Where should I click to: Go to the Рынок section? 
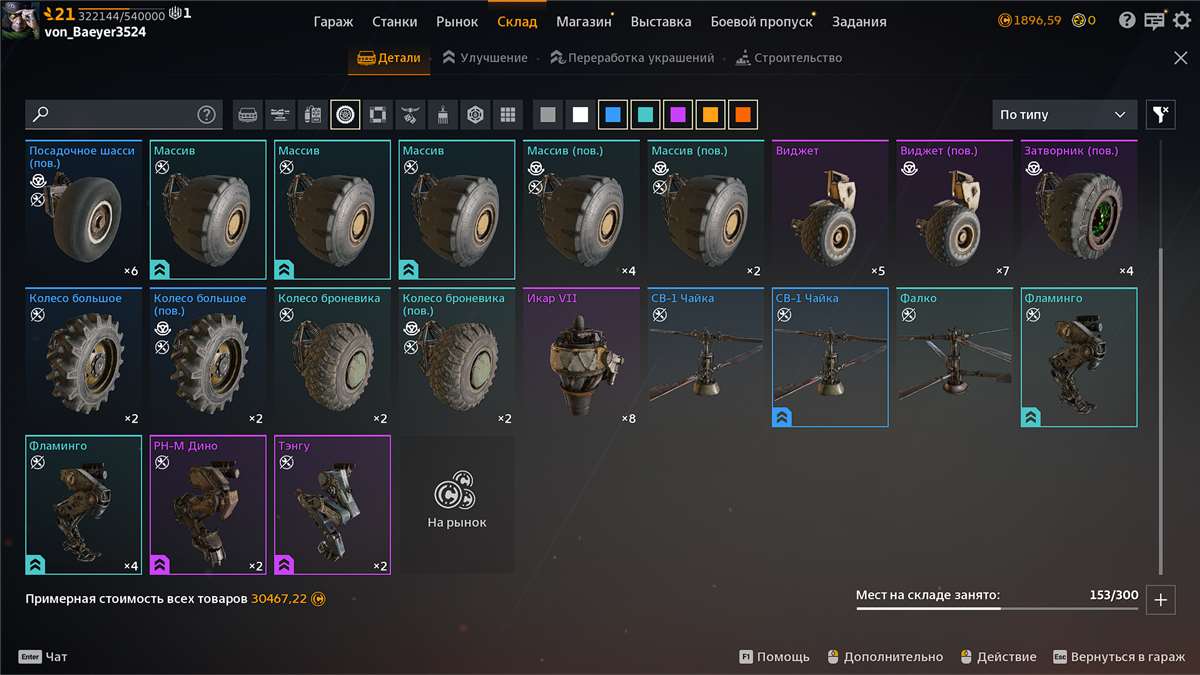tap(457, 21)
